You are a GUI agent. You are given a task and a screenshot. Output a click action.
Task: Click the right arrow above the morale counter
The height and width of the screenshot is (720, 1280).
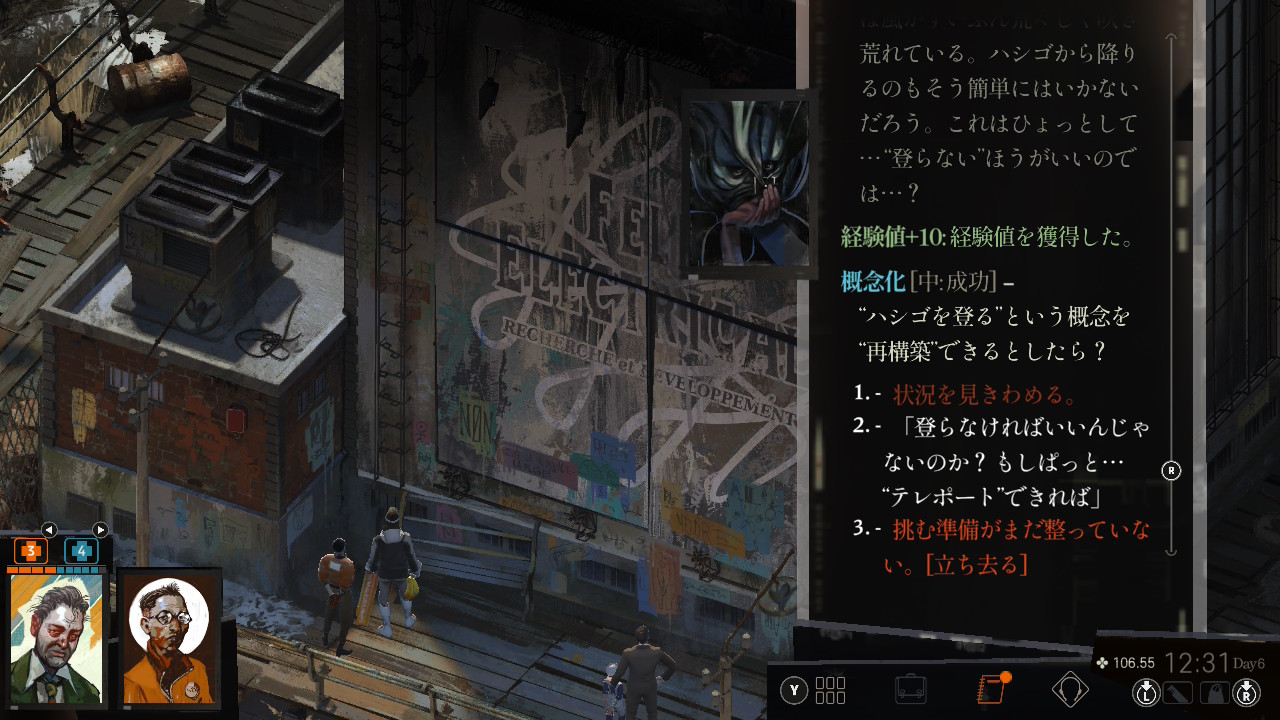(x=100, y=530)
